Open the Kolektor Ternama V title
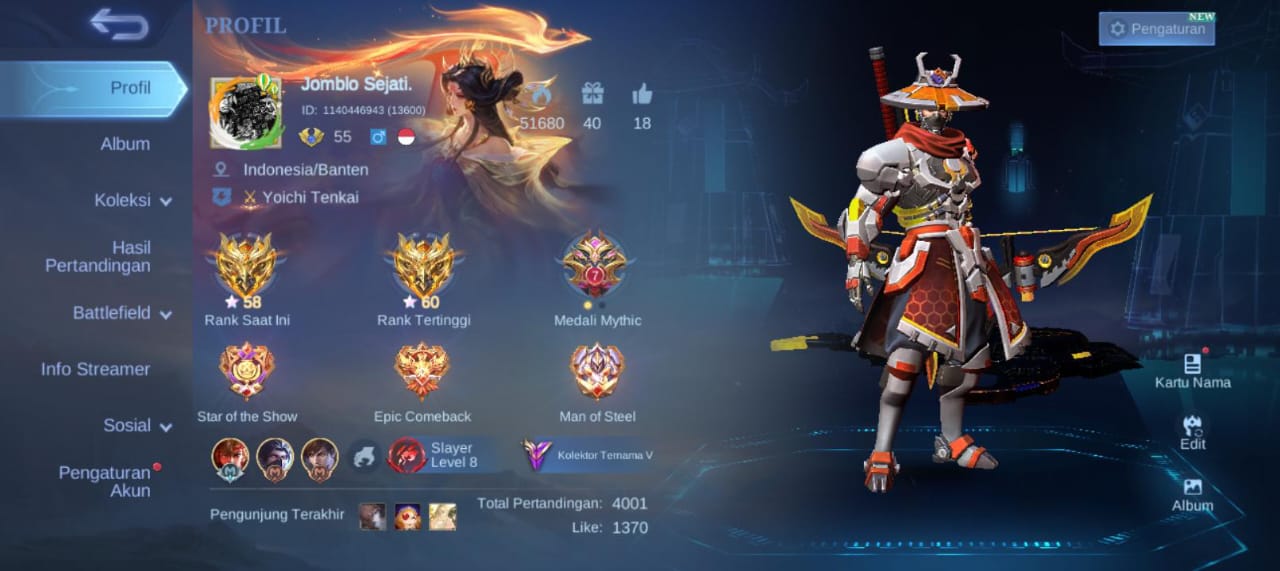Viewport: 1280px width, 571px height. tap(589, 455)
